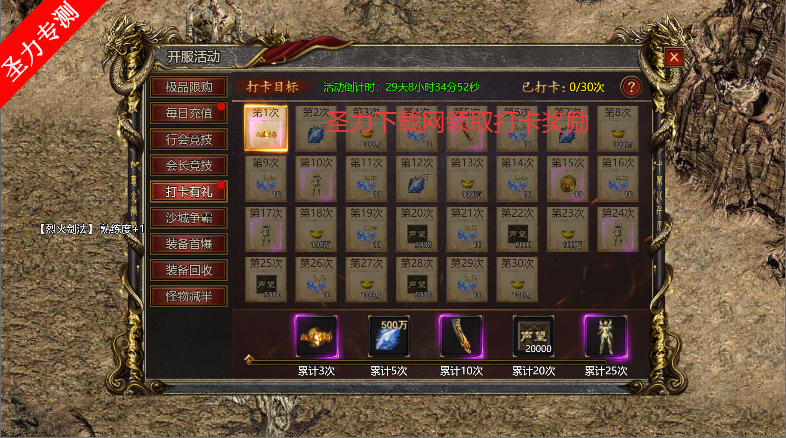786x438 pixels.
Task: Select the 第30次 gold ingot reward slot
Action: [516, 278]
